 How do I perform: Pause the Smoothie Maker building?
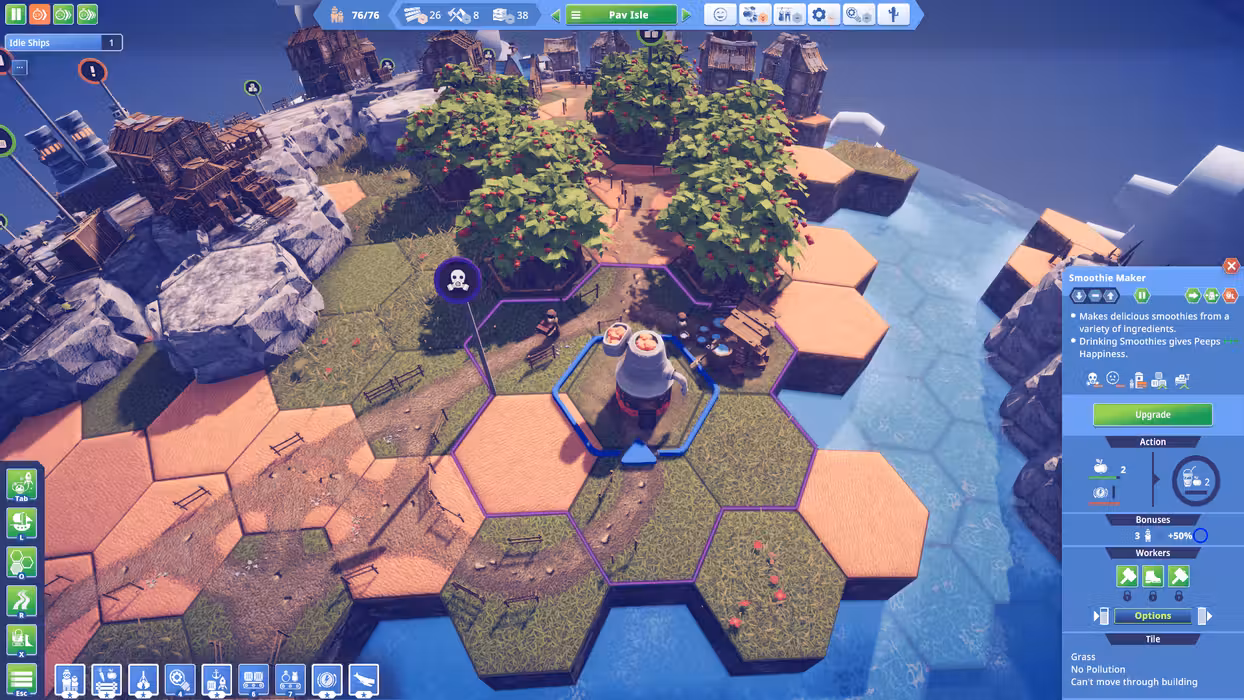coord(1141,296)
